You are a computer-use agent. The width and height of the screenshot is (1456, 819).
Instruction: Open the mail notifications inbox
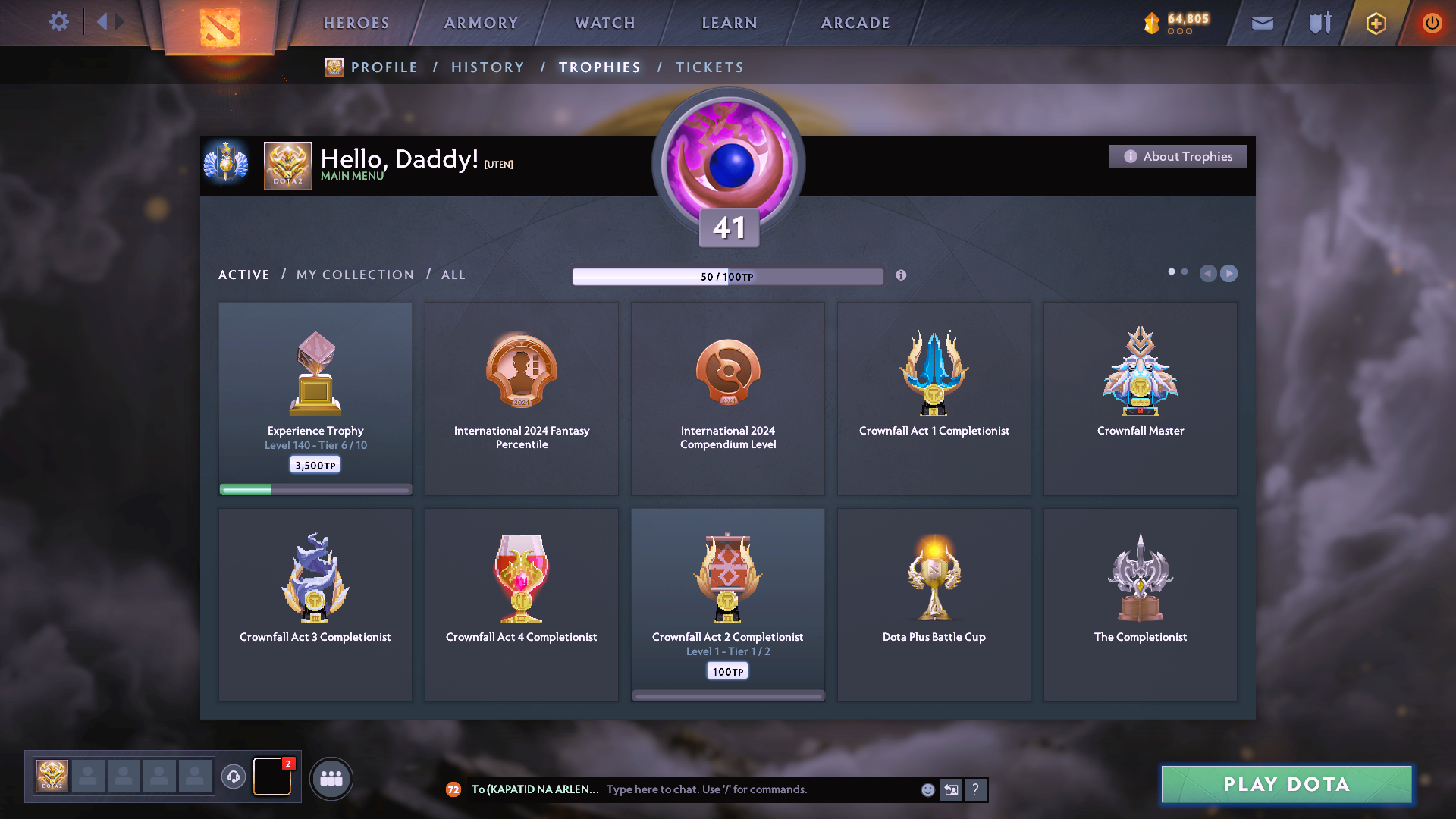coord(1261,23)
